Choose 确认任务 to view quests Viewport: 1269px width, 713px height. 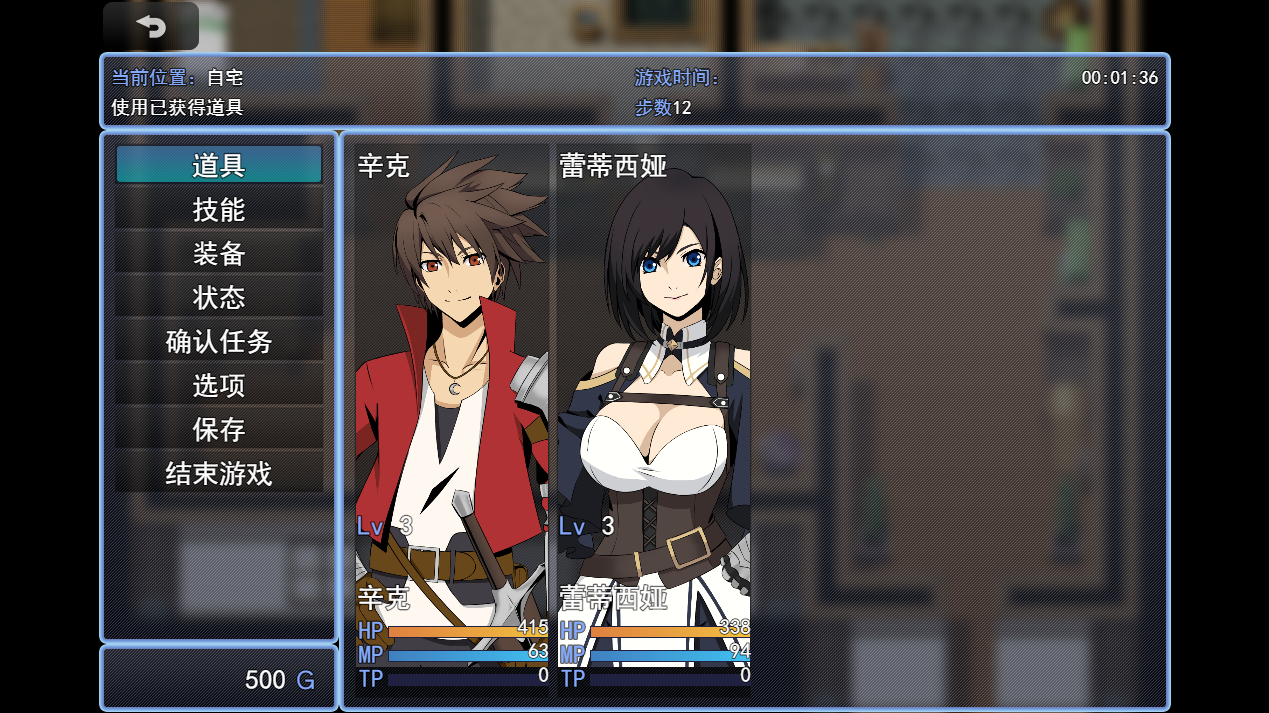click(x=219, y=341)
